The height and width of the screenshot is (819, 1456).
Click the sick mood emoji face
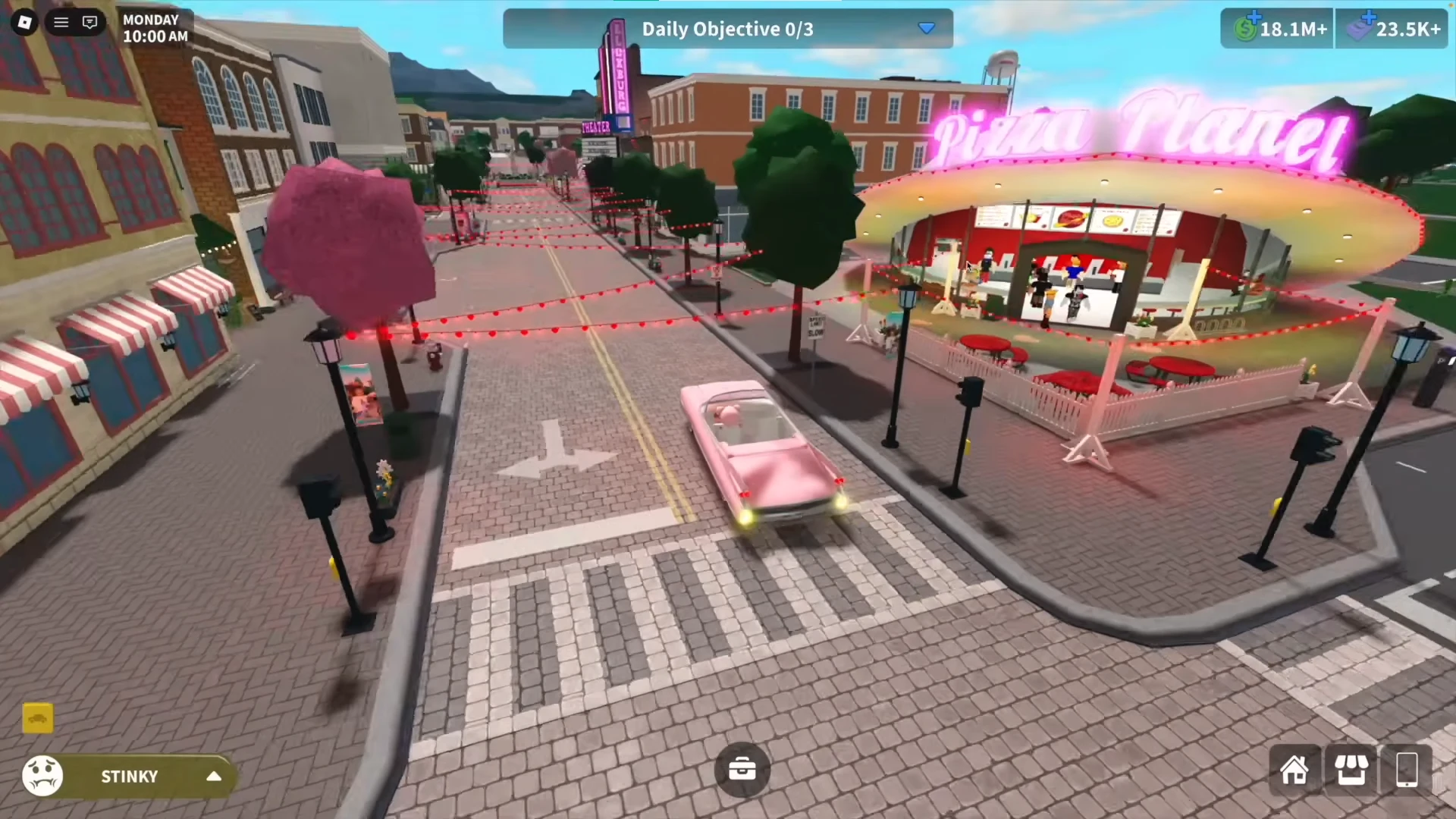coord(42,776)
